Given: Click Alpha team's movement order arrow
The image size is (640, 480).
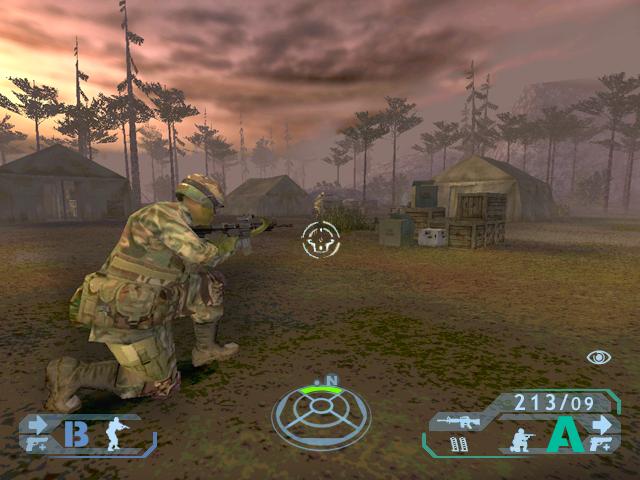Looking at the screenshot, I should point(602,422).
